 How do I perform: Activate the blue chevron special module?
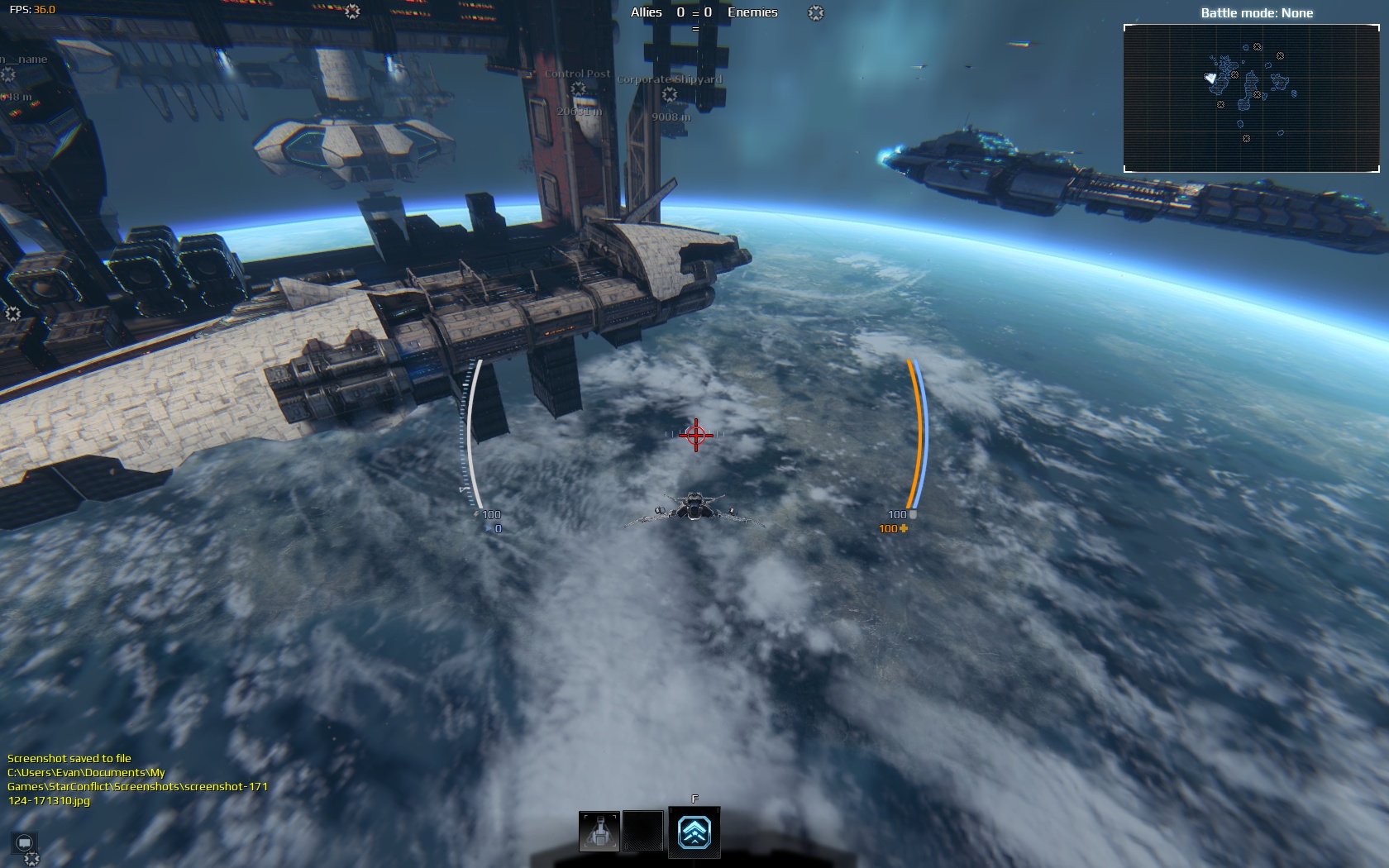pyautogui.click(x=694, y=832)
